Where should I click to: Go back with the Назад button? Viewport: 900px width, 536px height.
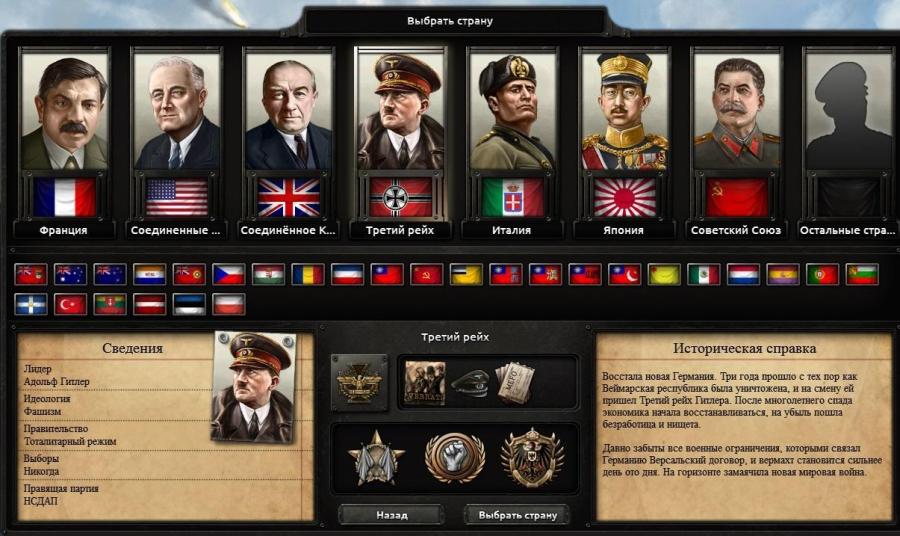point(391,515)
